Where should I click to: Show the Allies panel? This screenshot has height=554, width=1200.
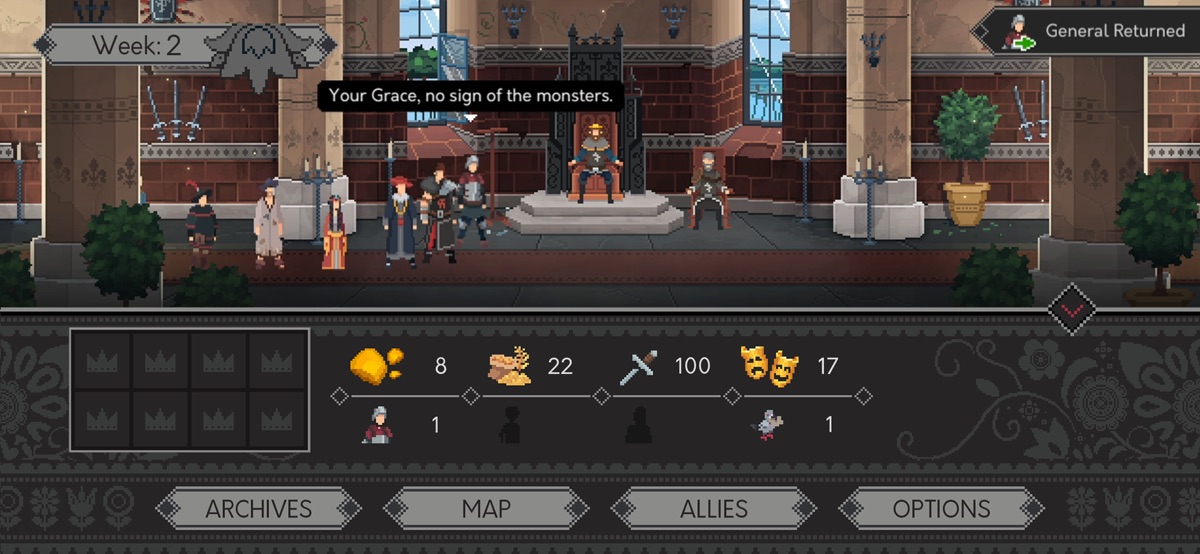click(x=714, y=508)
